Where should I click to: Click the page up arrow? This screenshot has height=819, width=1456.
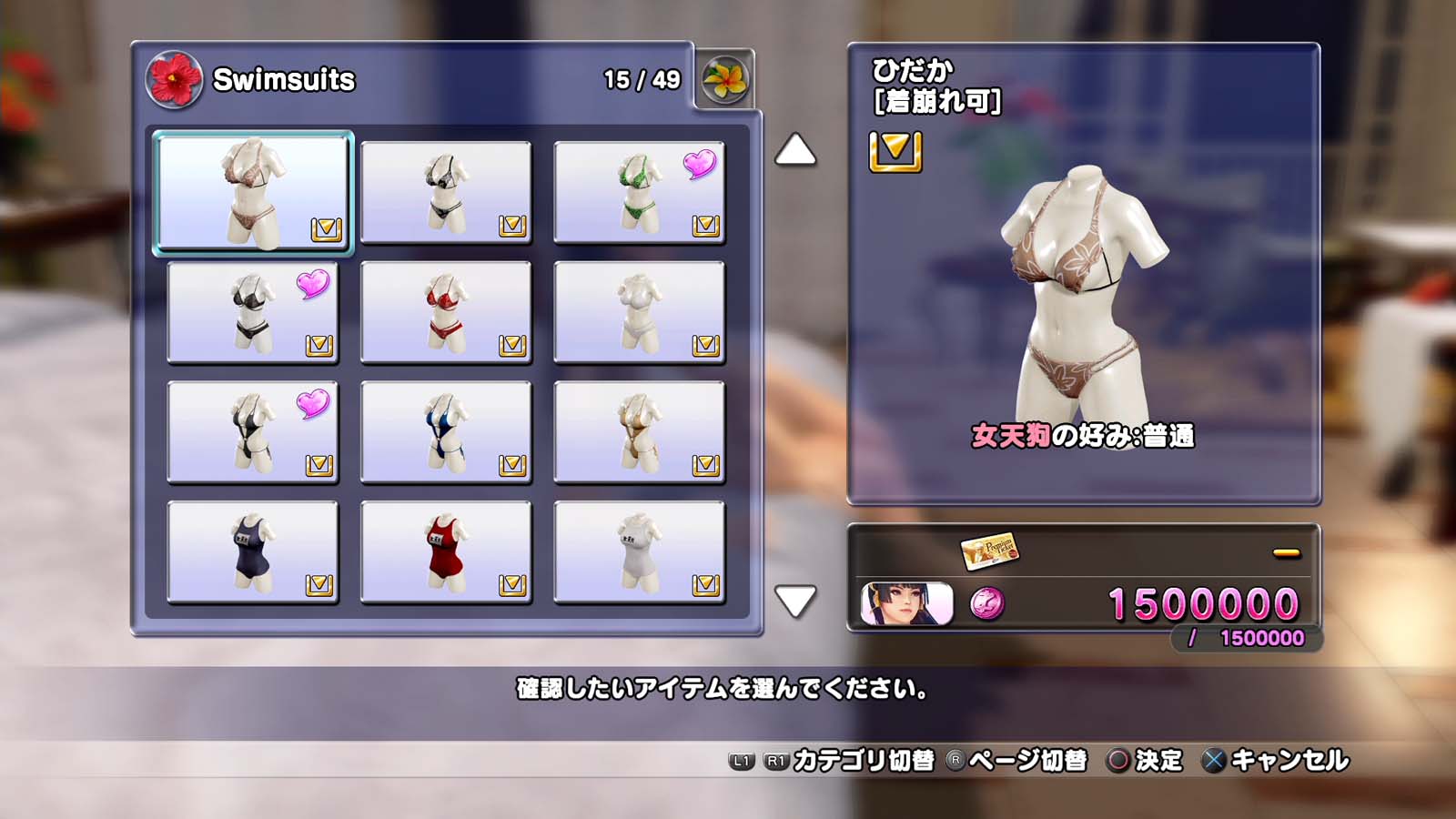[795, 150]
